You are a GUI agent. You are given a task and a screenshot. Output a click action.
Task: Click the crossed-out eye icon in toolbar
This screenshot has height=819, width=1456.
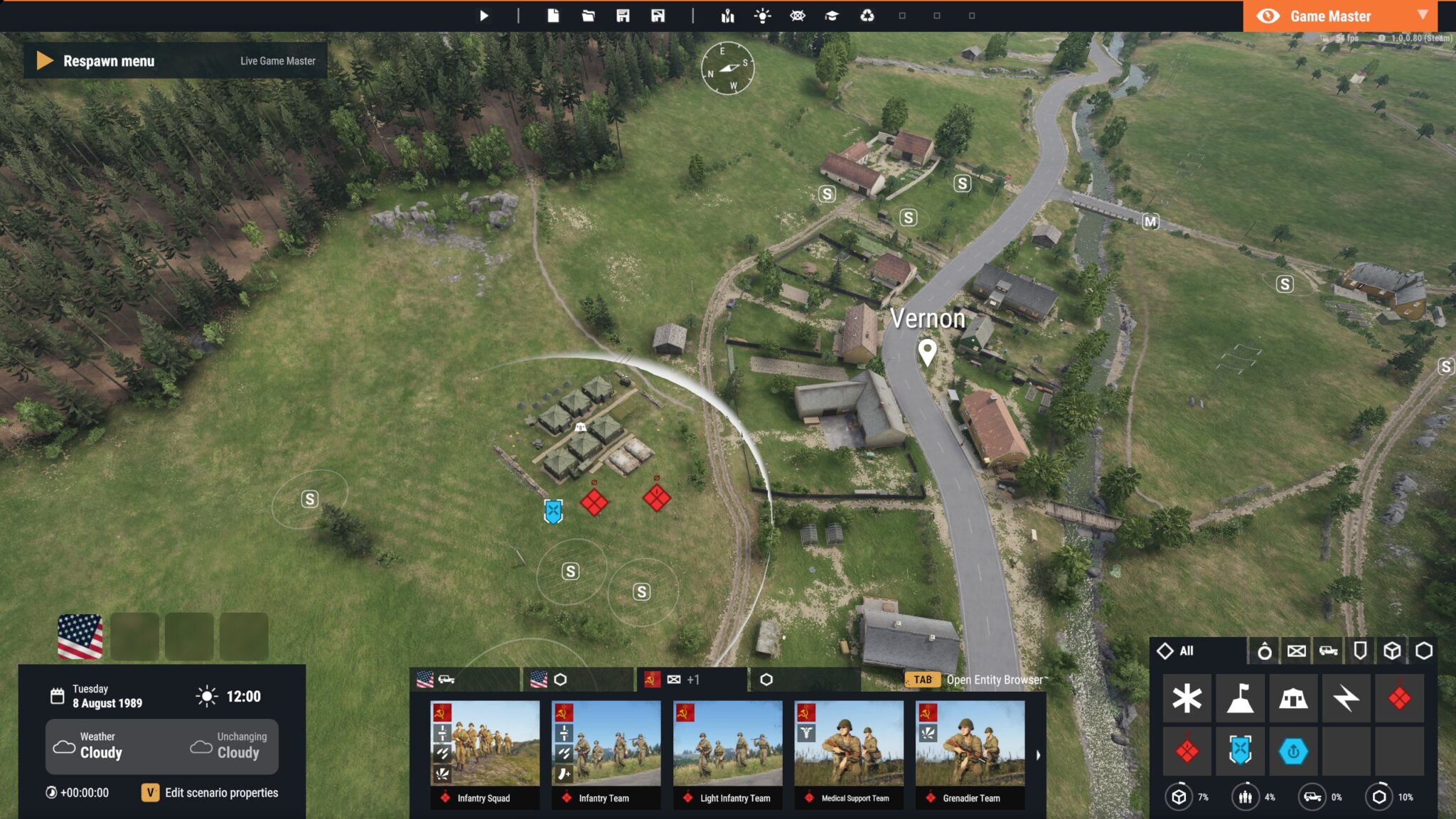(797, 16)
